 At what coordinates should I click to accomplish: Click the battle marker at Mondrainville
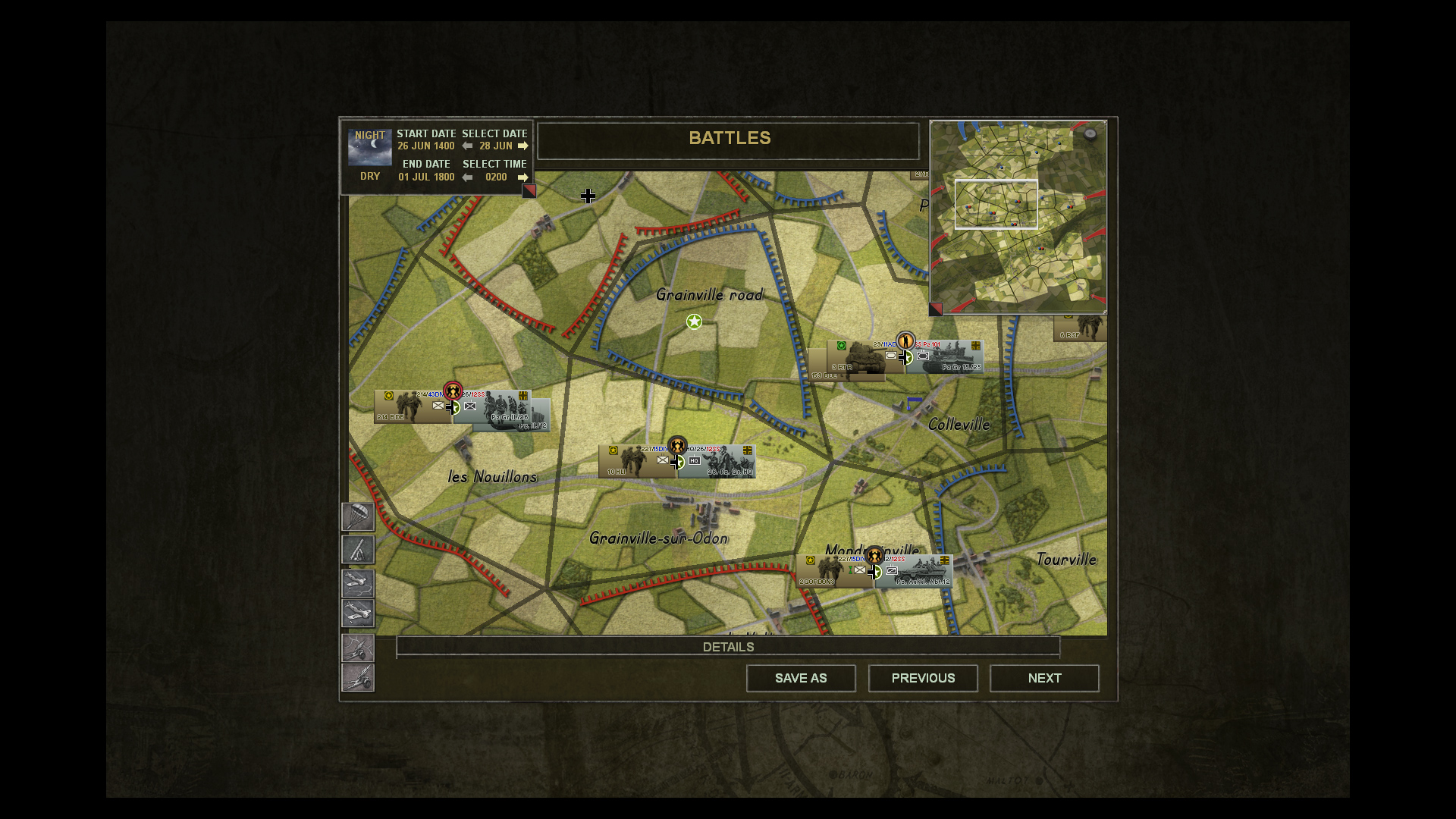coord(876,555)
